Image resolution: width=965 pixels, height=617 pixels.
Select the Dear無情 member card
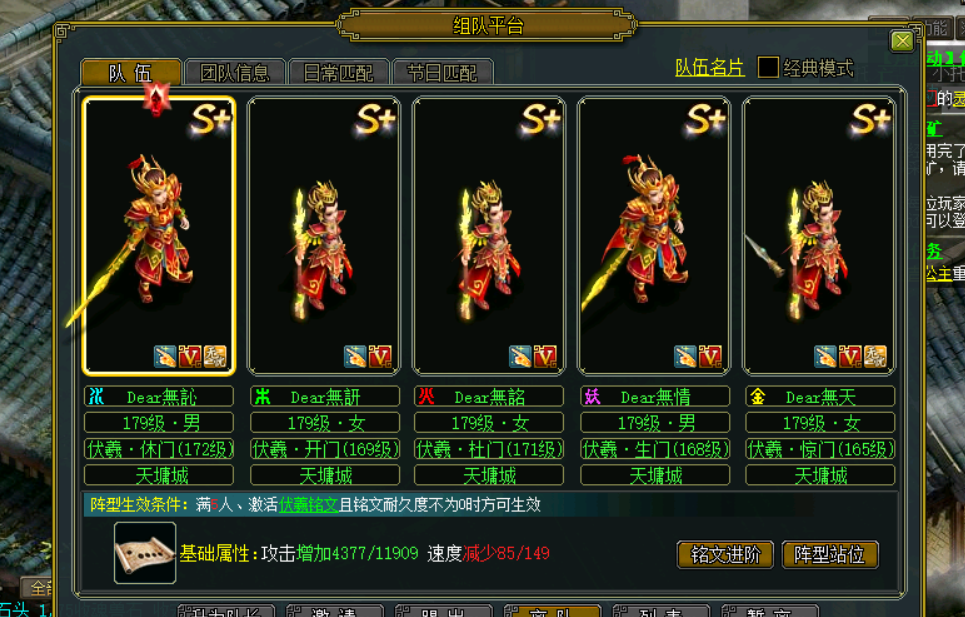[x=655, y=235]
